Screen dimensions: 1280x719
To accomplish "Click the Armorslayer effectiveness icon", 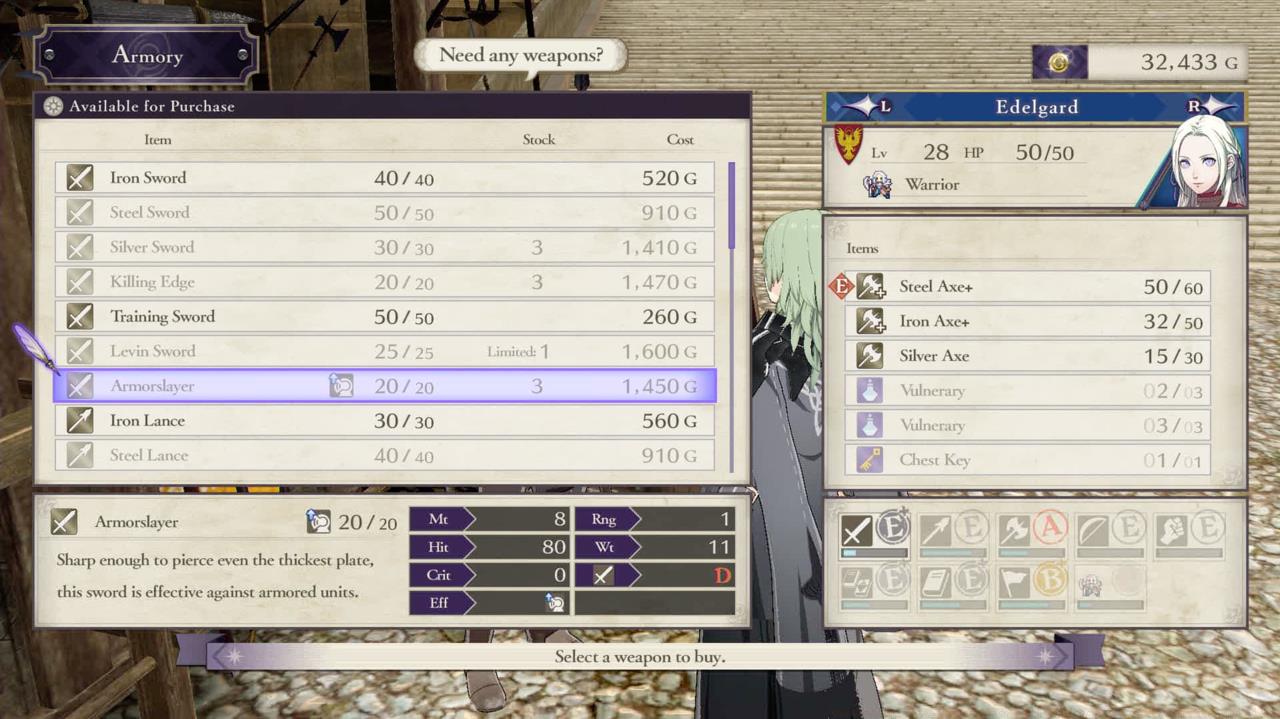I will pos(555,603).
